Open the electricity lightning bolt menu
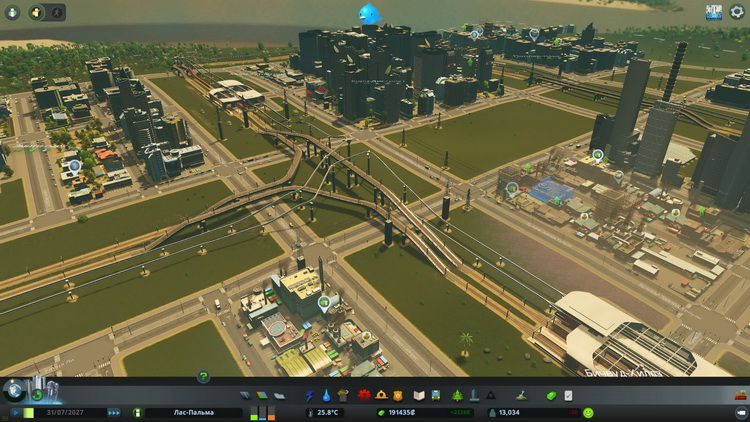 309,396
